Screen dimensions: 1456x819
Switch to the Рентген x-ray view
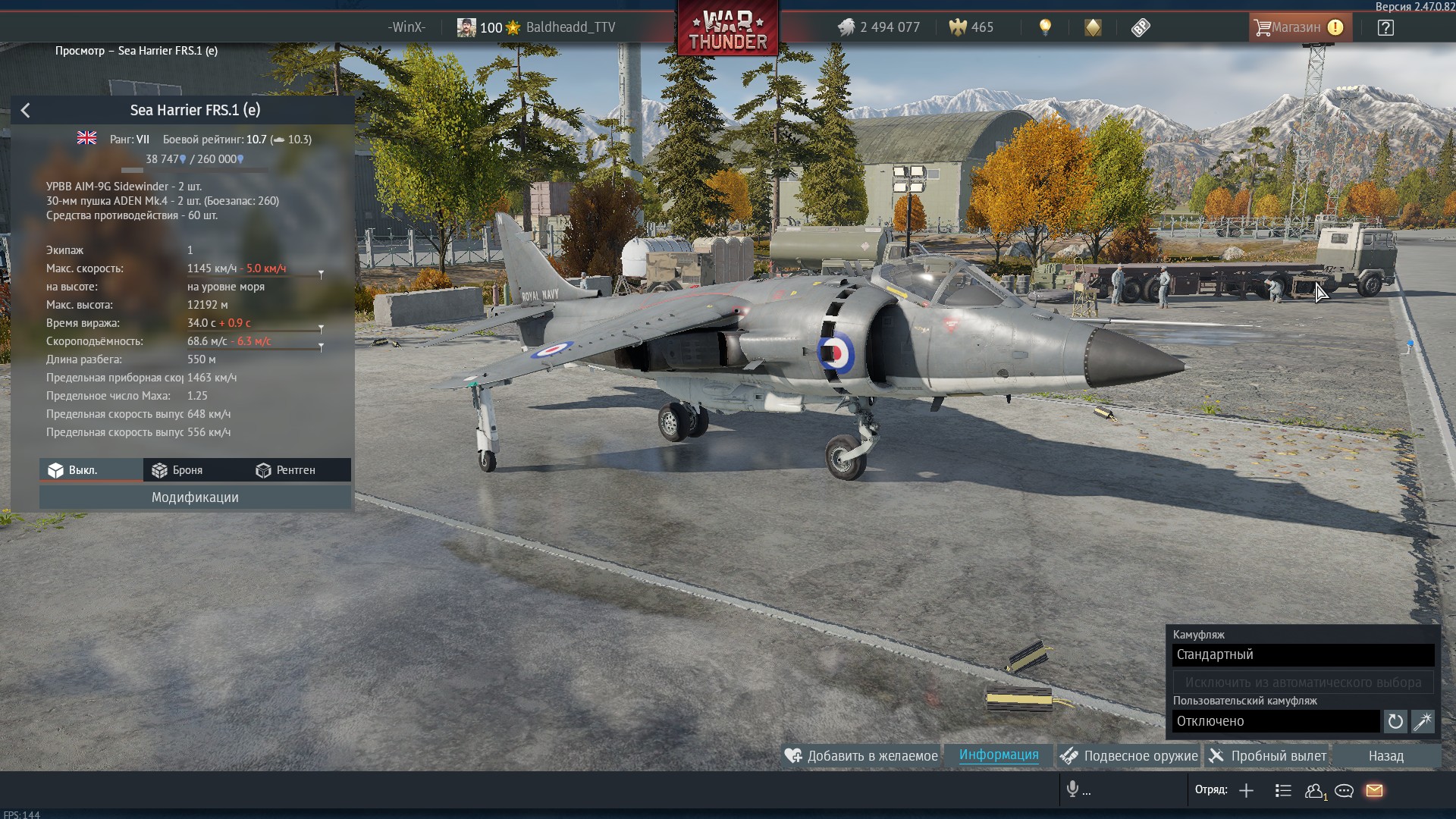285,470
